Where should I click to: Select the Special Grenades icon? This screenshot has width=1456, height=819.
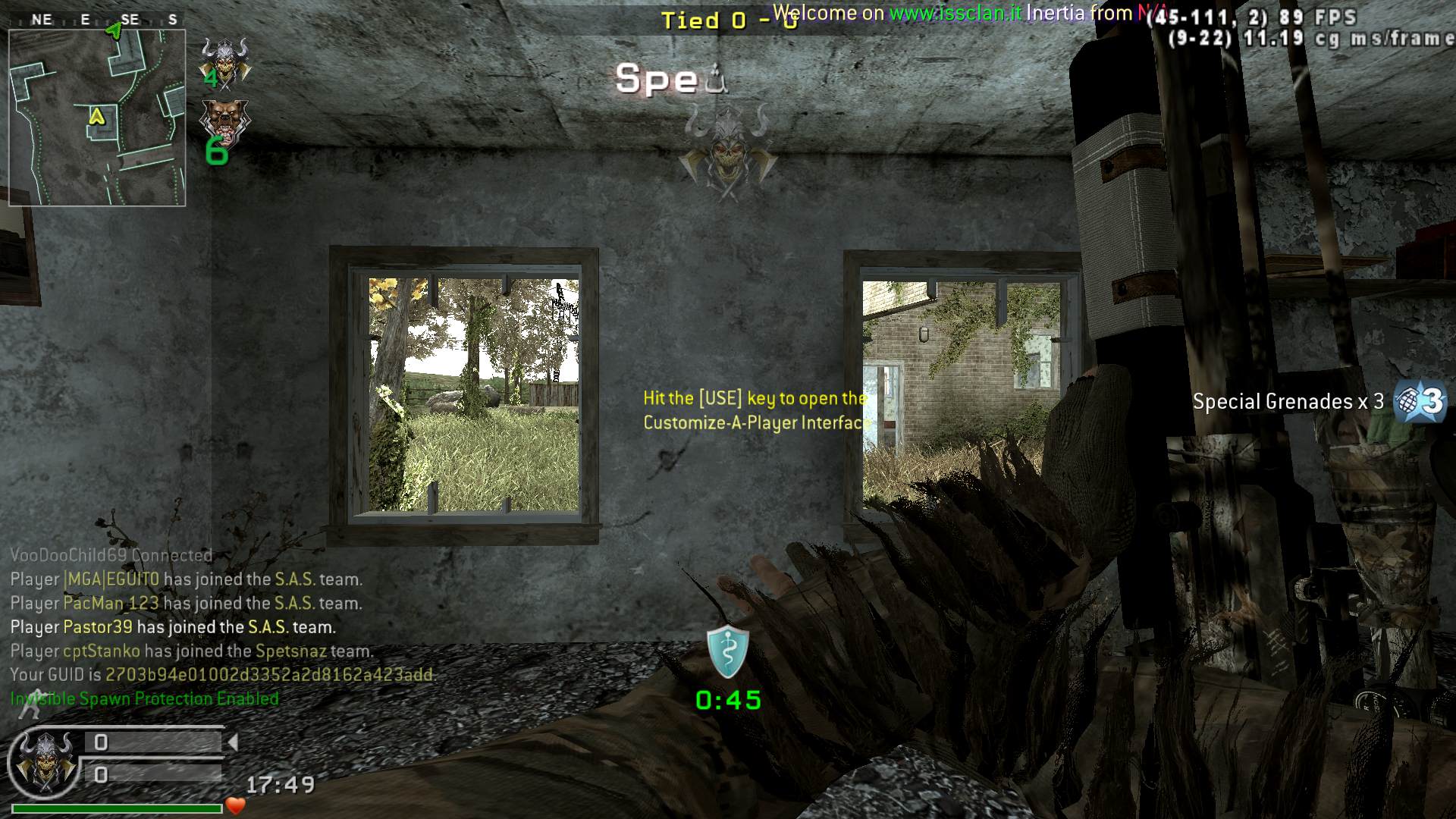tap(1421, 401)
